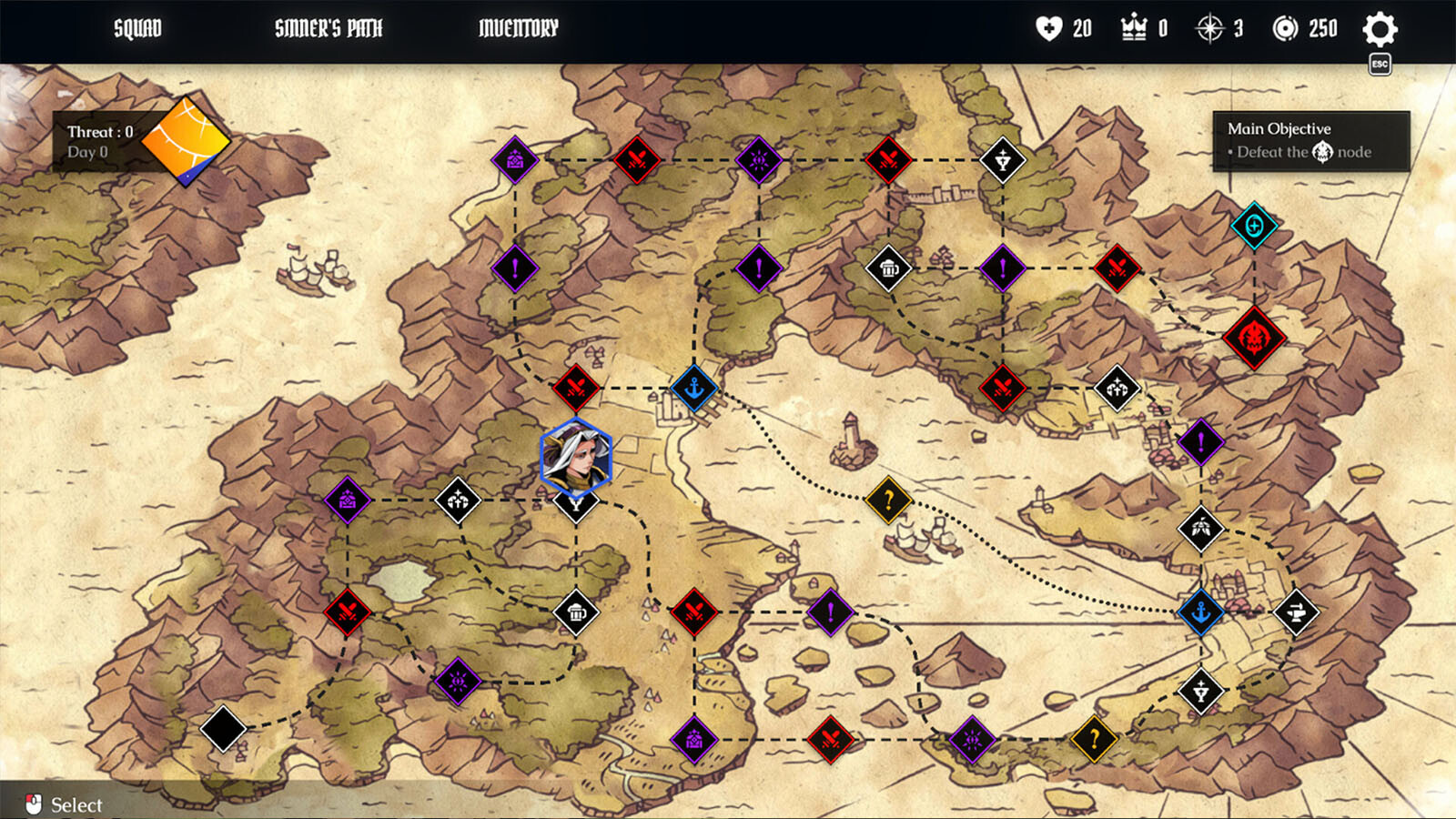Pick the white tankard tavern node
The width and height of the screenshot is (1456, 819).
pos(889,268)
